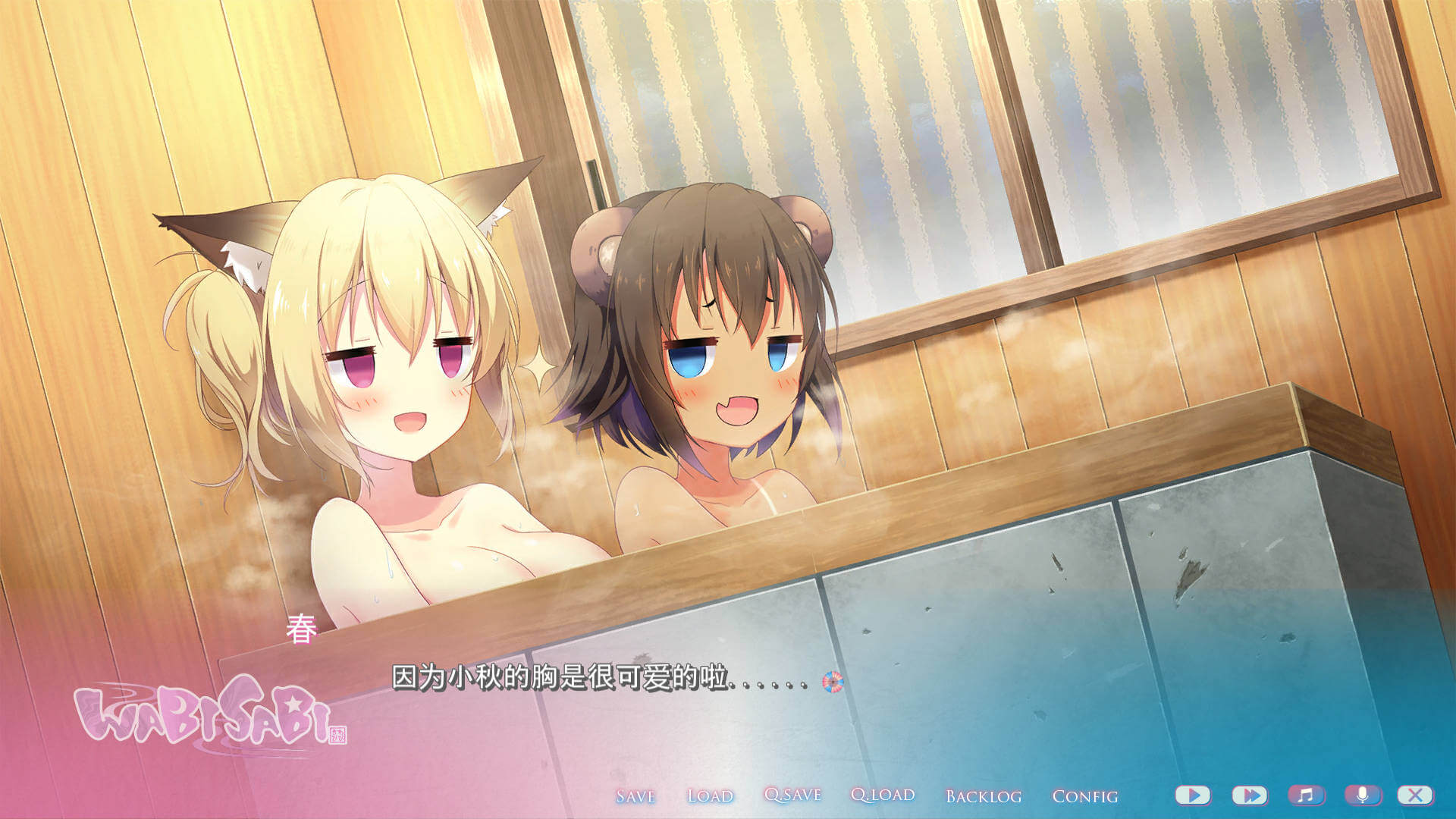Viewport: 1456px width, 819px height.
Task: Activate the fast-forward skip button
Action: coord(1250,795)
